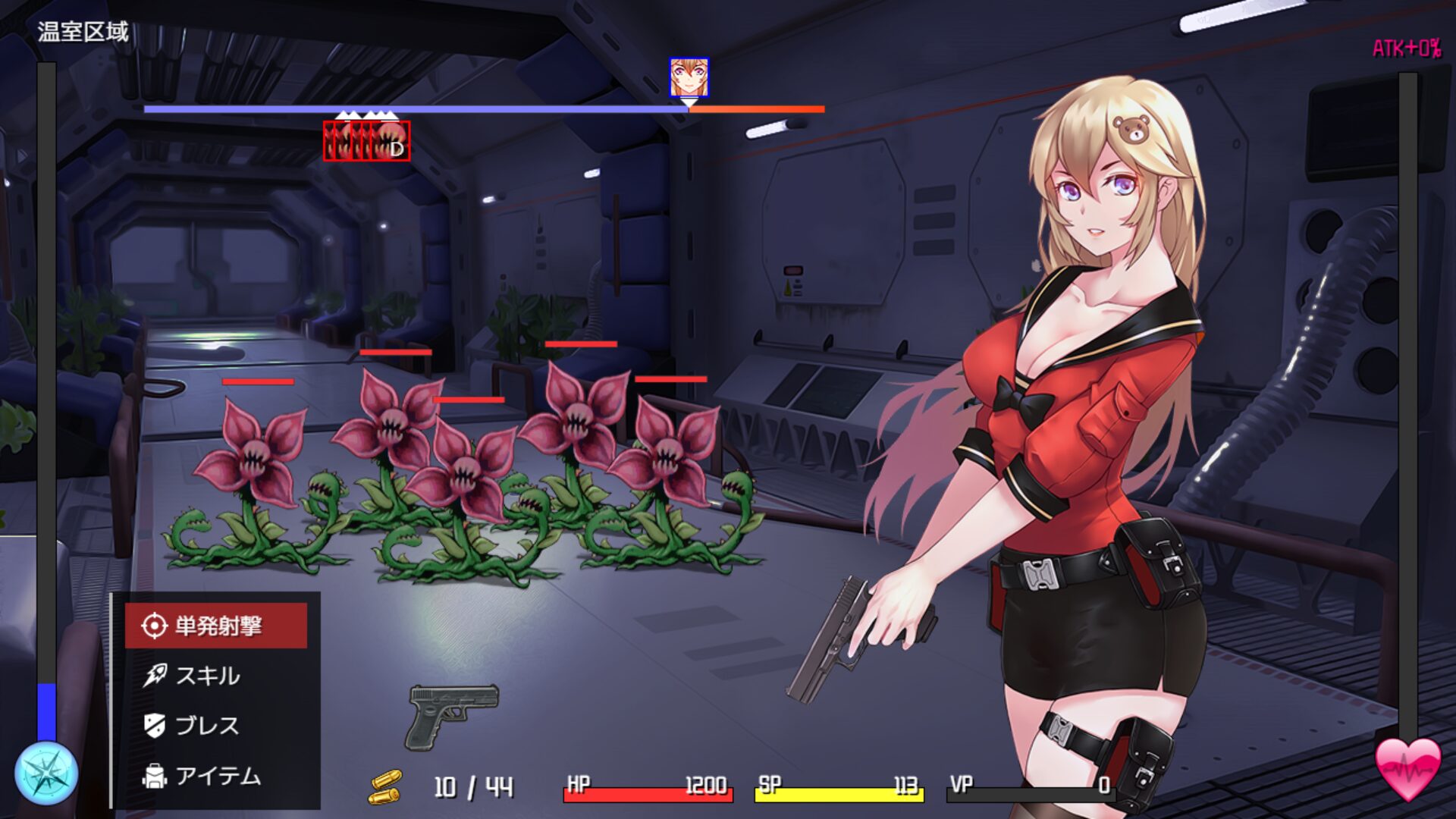Select the enemy plant icons on timeline
This screenshot has height=819, width=1456.
(367, 141)
